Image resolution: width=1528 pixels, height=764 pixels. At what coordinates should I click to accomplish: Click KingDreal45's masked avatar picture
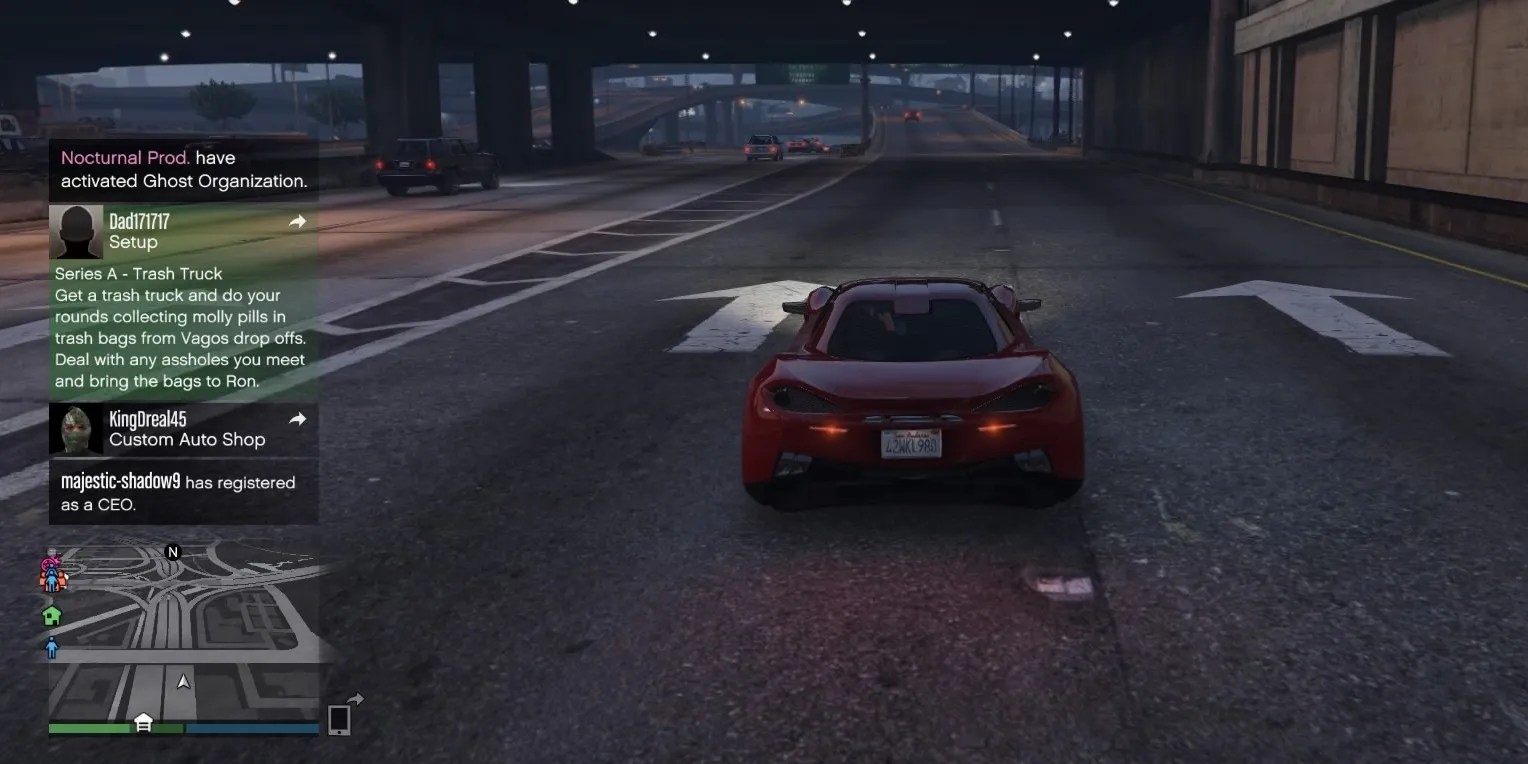[76, 429]
